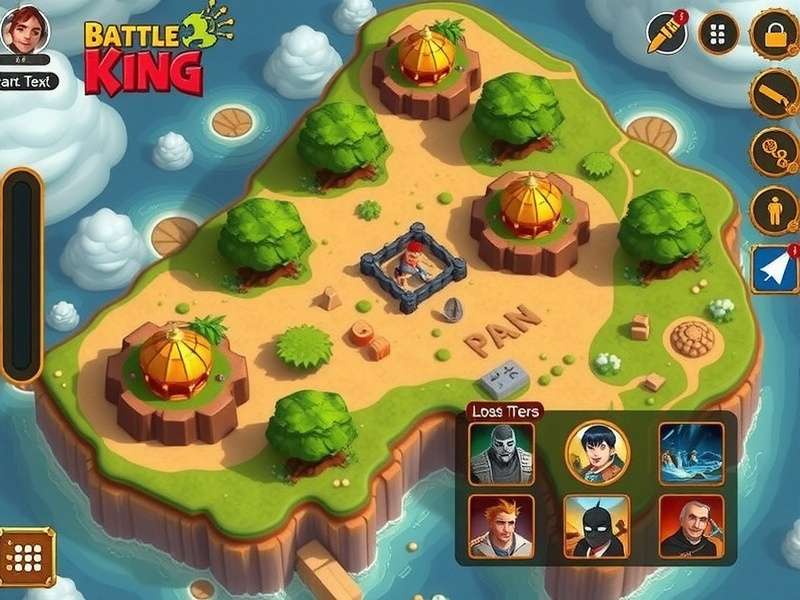Select the blue icy battle scene tile

tap(691, 454)
